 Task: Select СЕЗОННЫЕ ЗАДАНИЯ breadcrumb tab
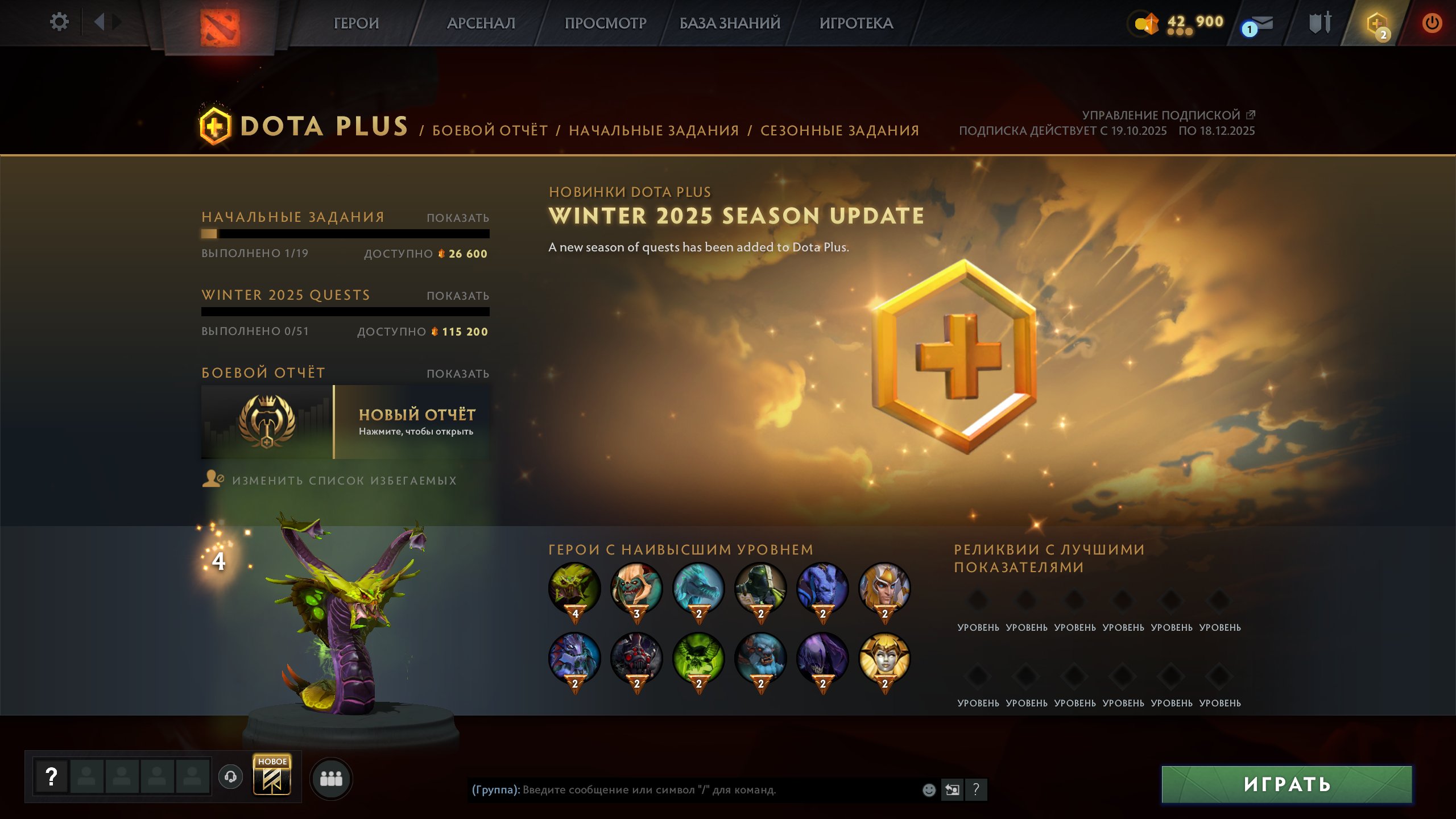pos(840,130)
